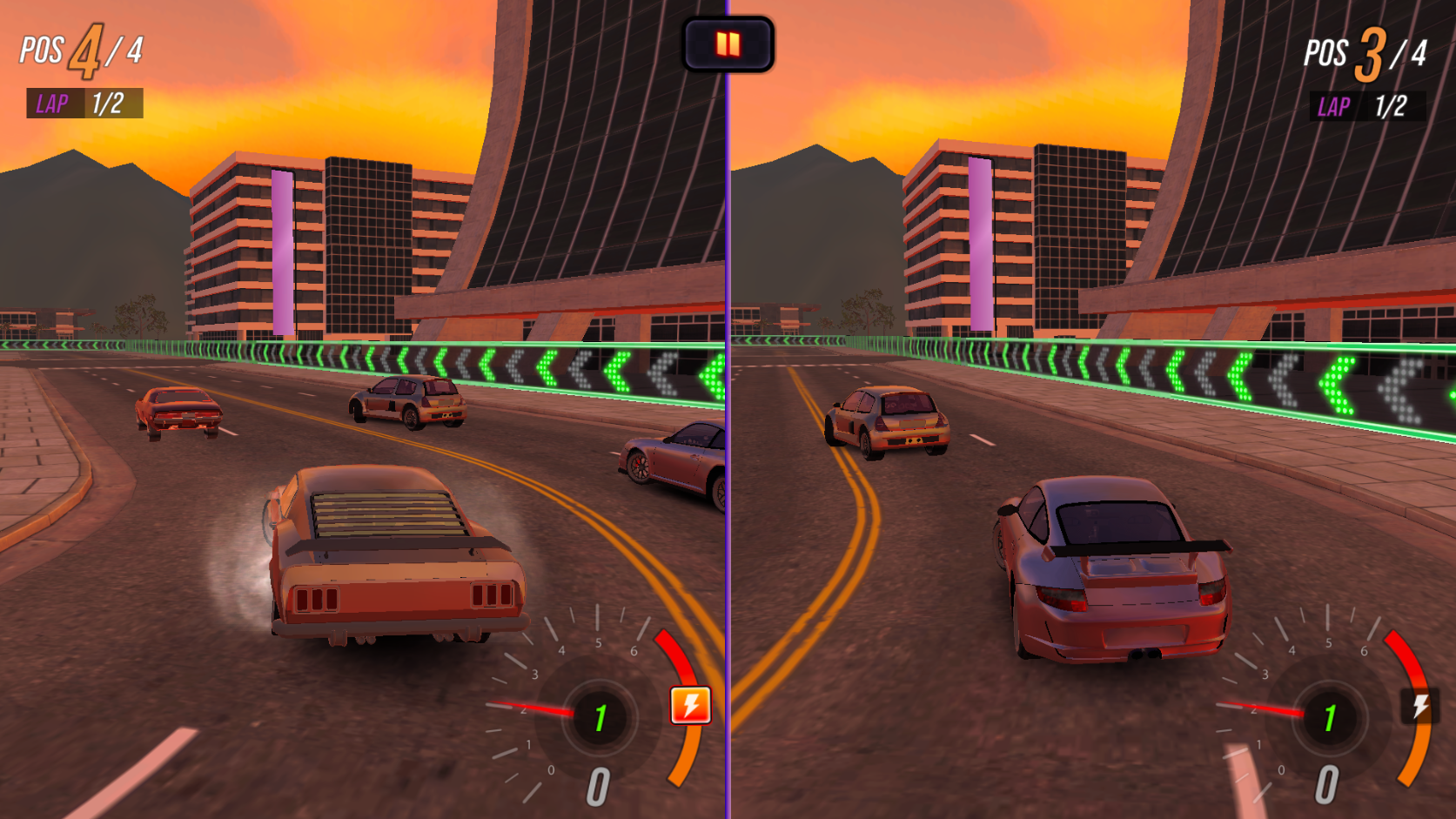This screenshot has height=819, width=1456.
Task: Select the right player's tachometer dial
Action: coord(1329,718)
